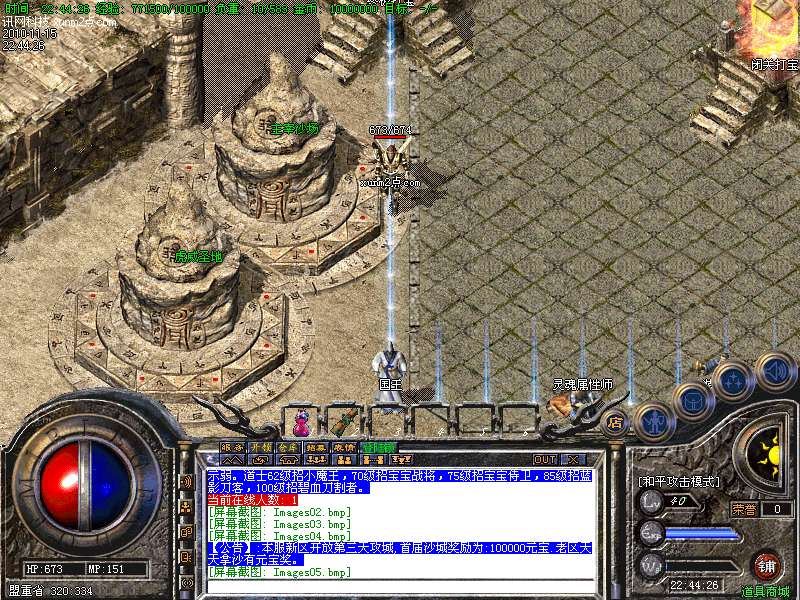Switch to the 表情 tab
Image resolution: width=800 pixels, height=600 pixels.
[344, 447]
